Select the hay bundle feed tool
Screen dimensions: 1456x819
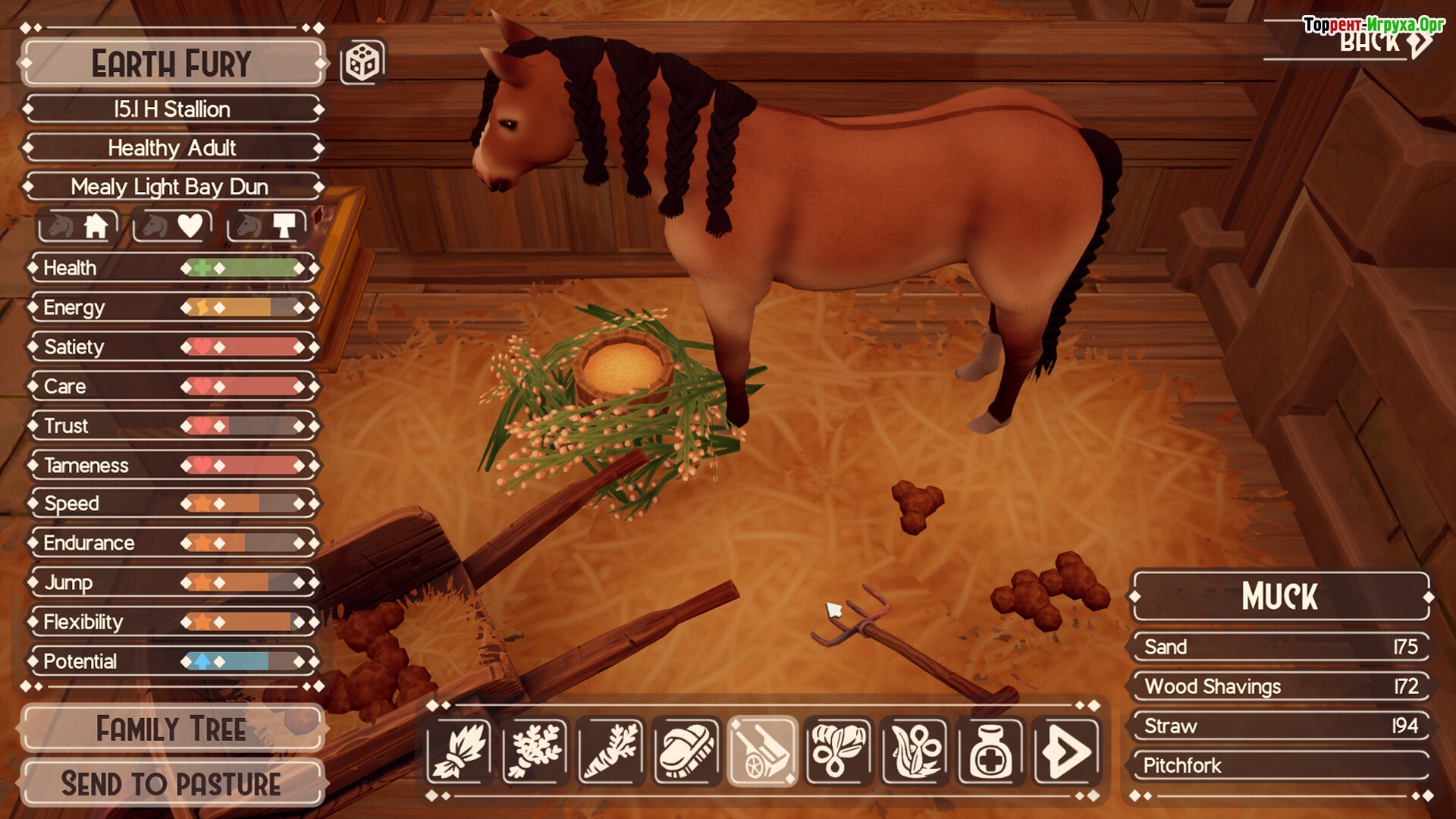point(459,752)
